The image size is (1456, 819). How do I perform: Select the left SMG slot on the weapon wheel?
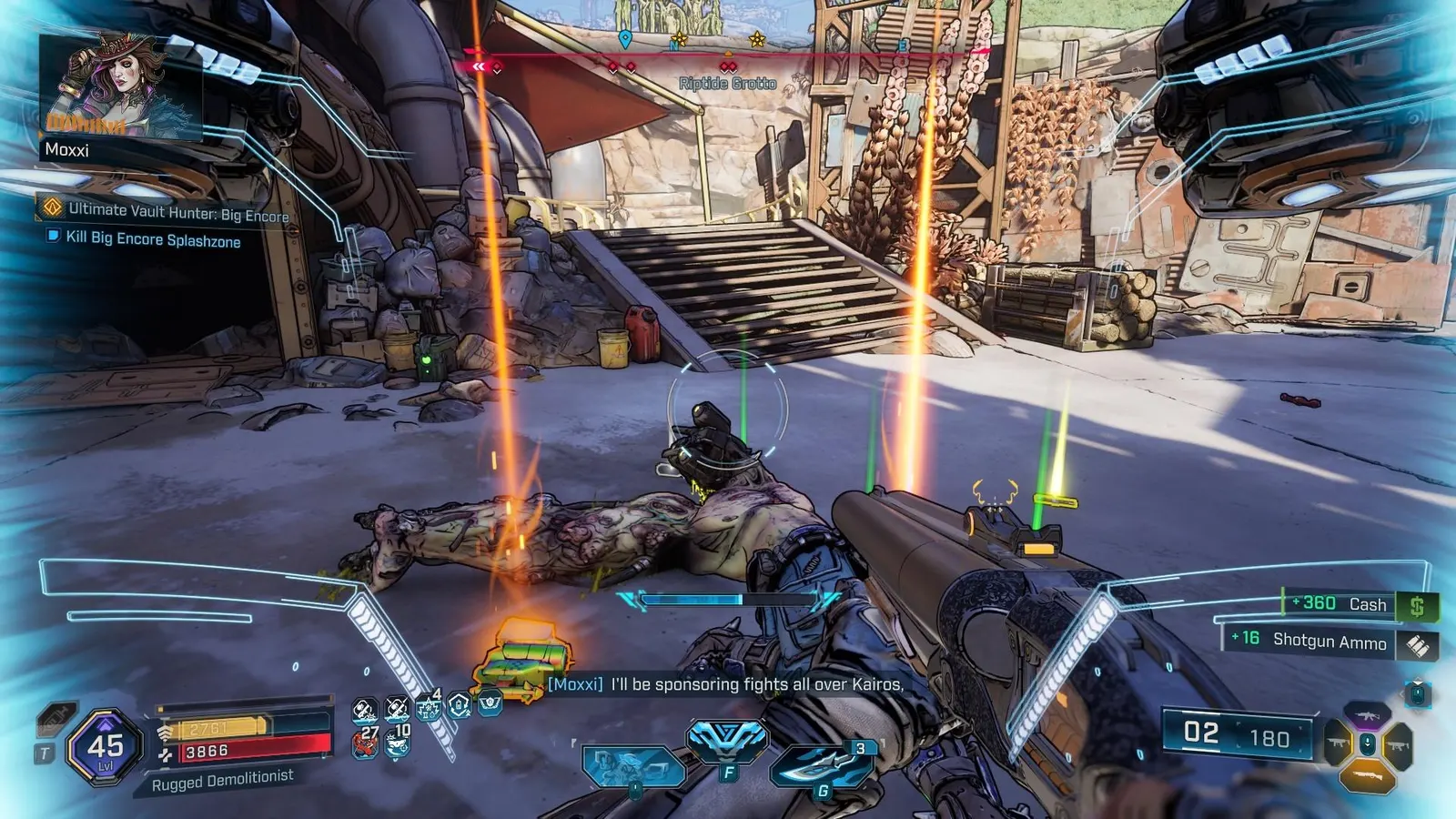tap(1337, 742)
